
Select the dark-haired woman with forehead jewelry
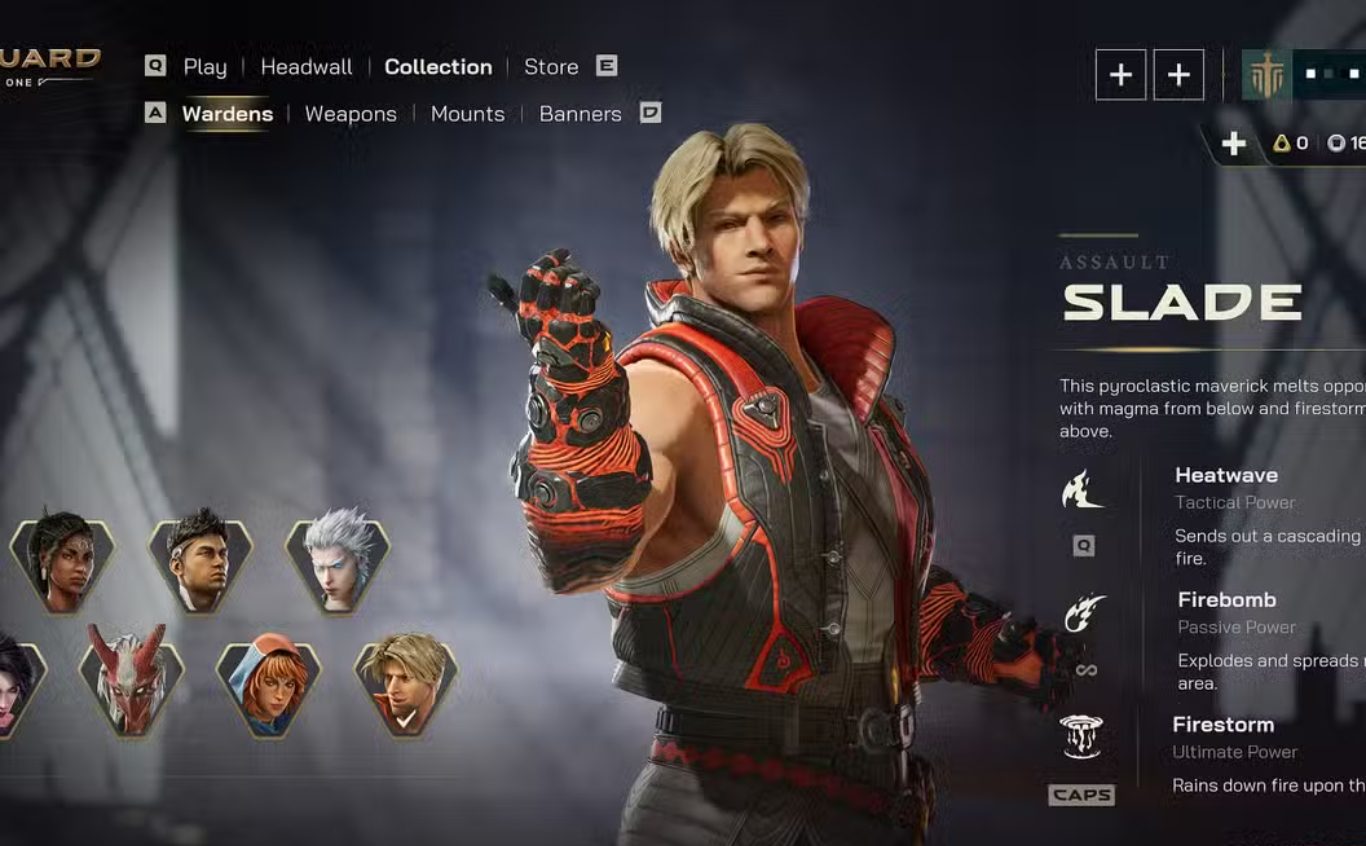click(62, 564)
